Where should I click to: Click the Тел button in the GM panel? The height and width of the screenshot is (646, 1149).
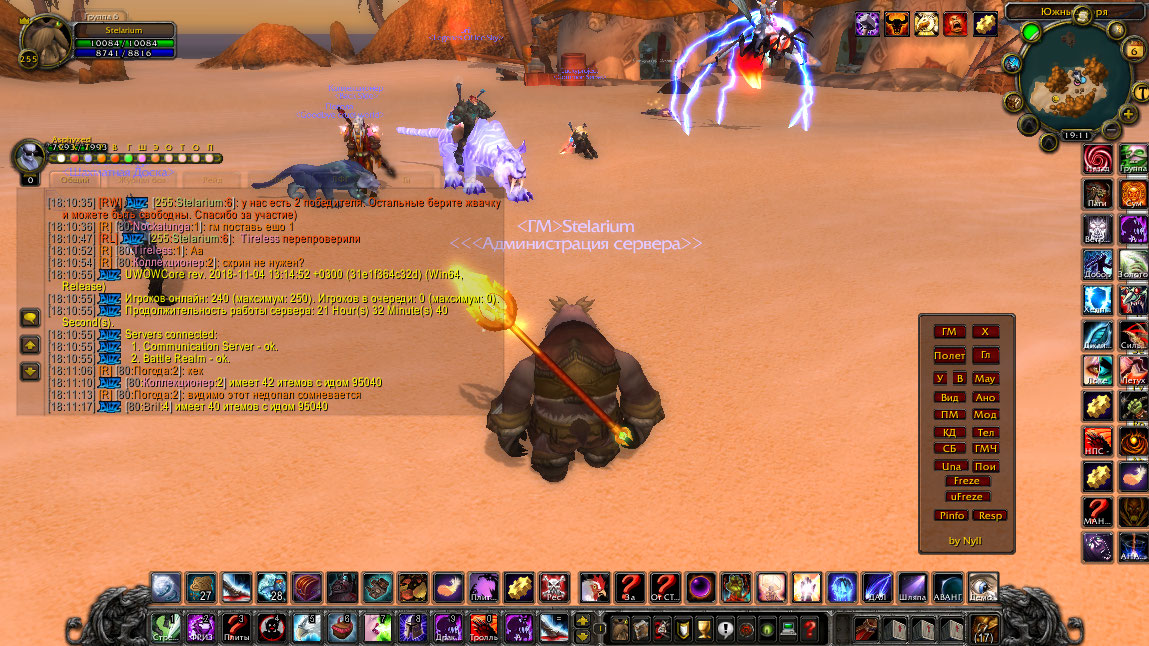point(986,432)
